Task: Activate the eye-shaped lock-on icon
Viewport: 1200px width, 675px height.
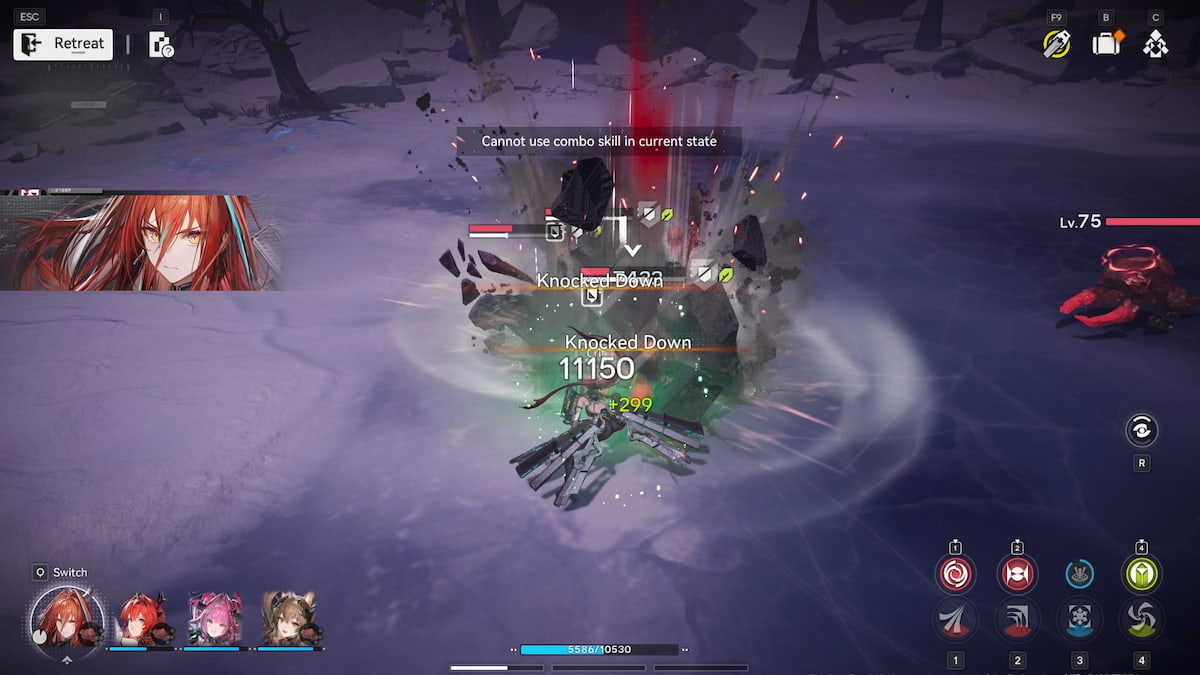Action: click(x=1141, y=431)
